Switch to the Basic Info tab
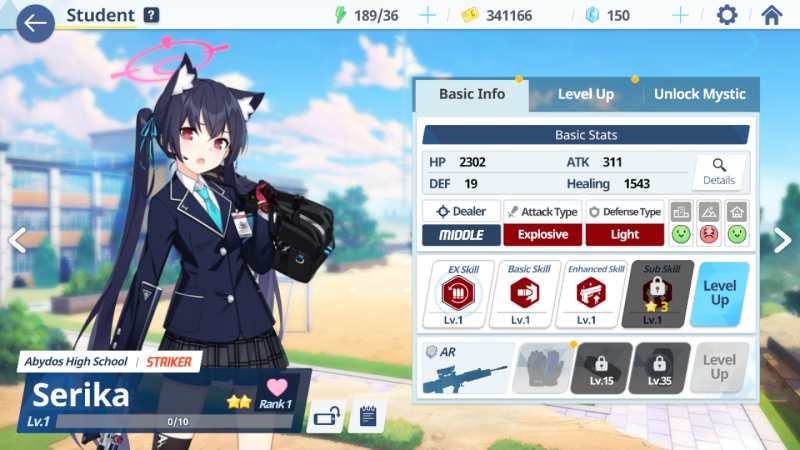800x450 pixels. (x=471, y=94)
